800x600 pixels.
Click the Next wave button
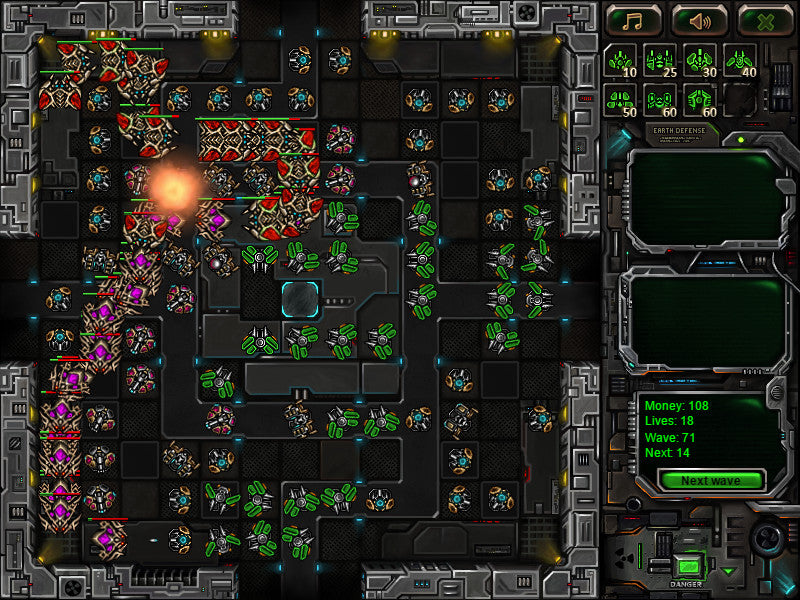(x=710, y=480)
